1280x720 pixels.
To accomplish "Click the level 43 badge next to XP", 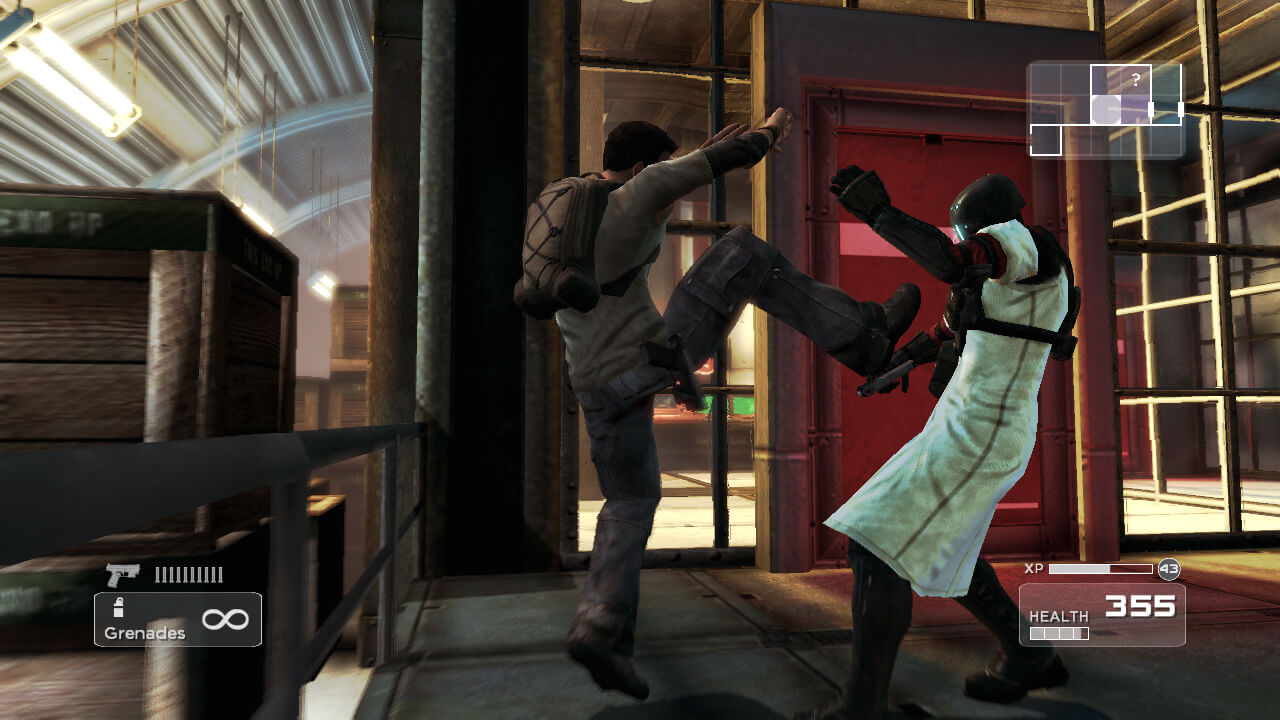I will pyautogui.click(x=1169, y=569).
